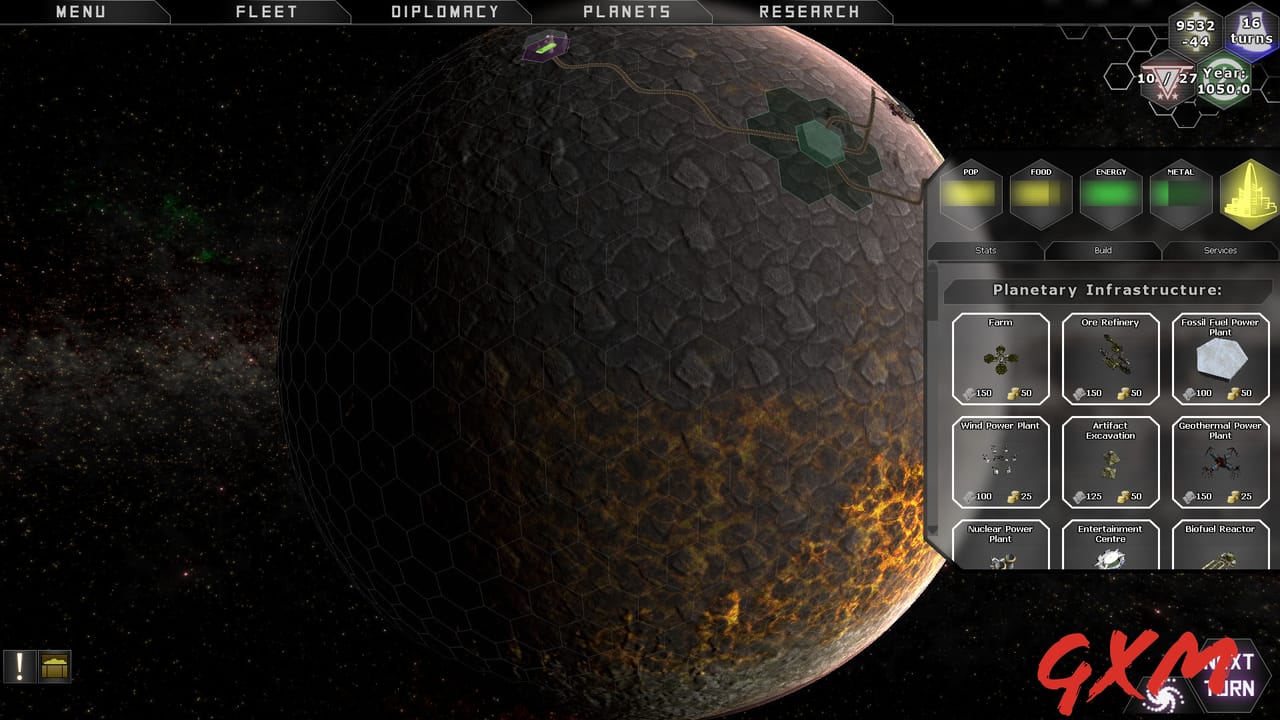This screenshot has width=1280, height=720.
Task: Toggle the POP resource hexagon
Action: coord(969,194)
